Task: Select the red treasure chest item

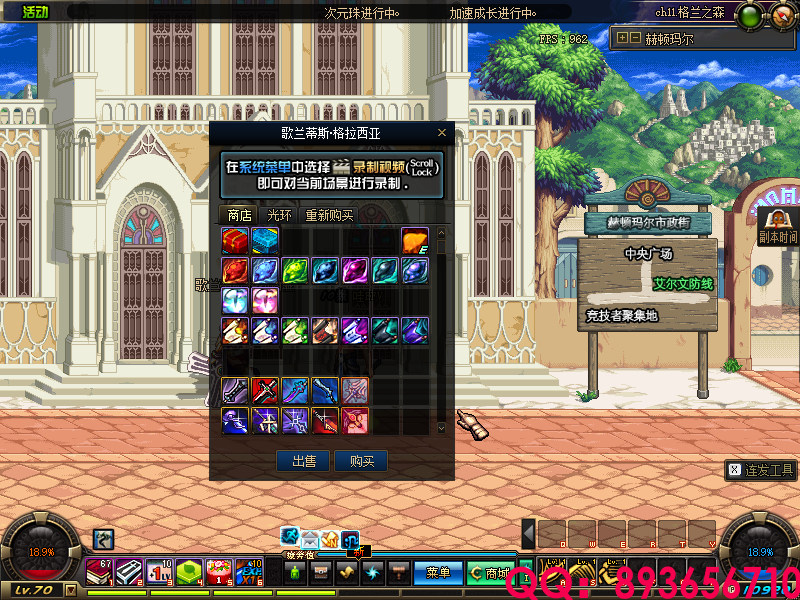Action: point(235,240)
